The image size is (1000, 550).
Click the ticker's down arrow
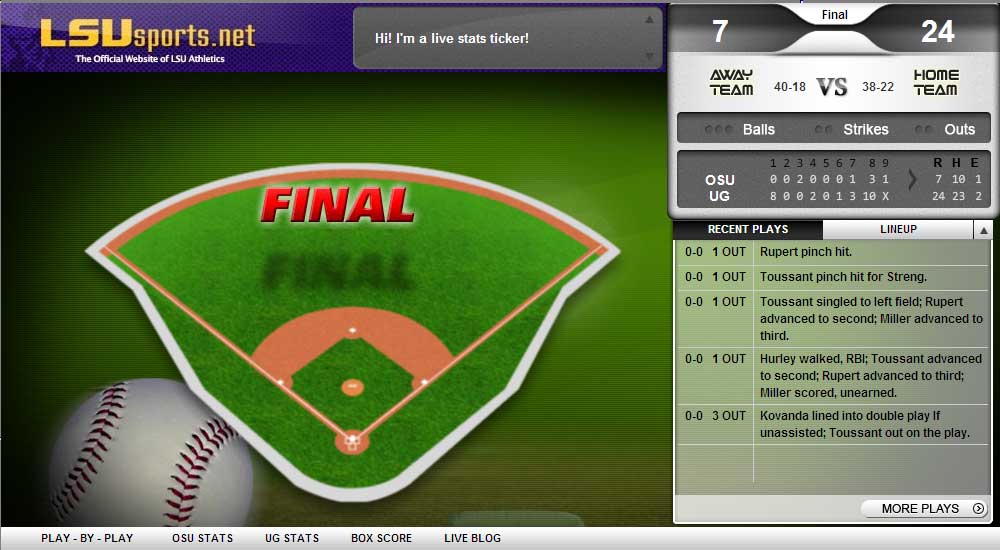tap(649, 56)
